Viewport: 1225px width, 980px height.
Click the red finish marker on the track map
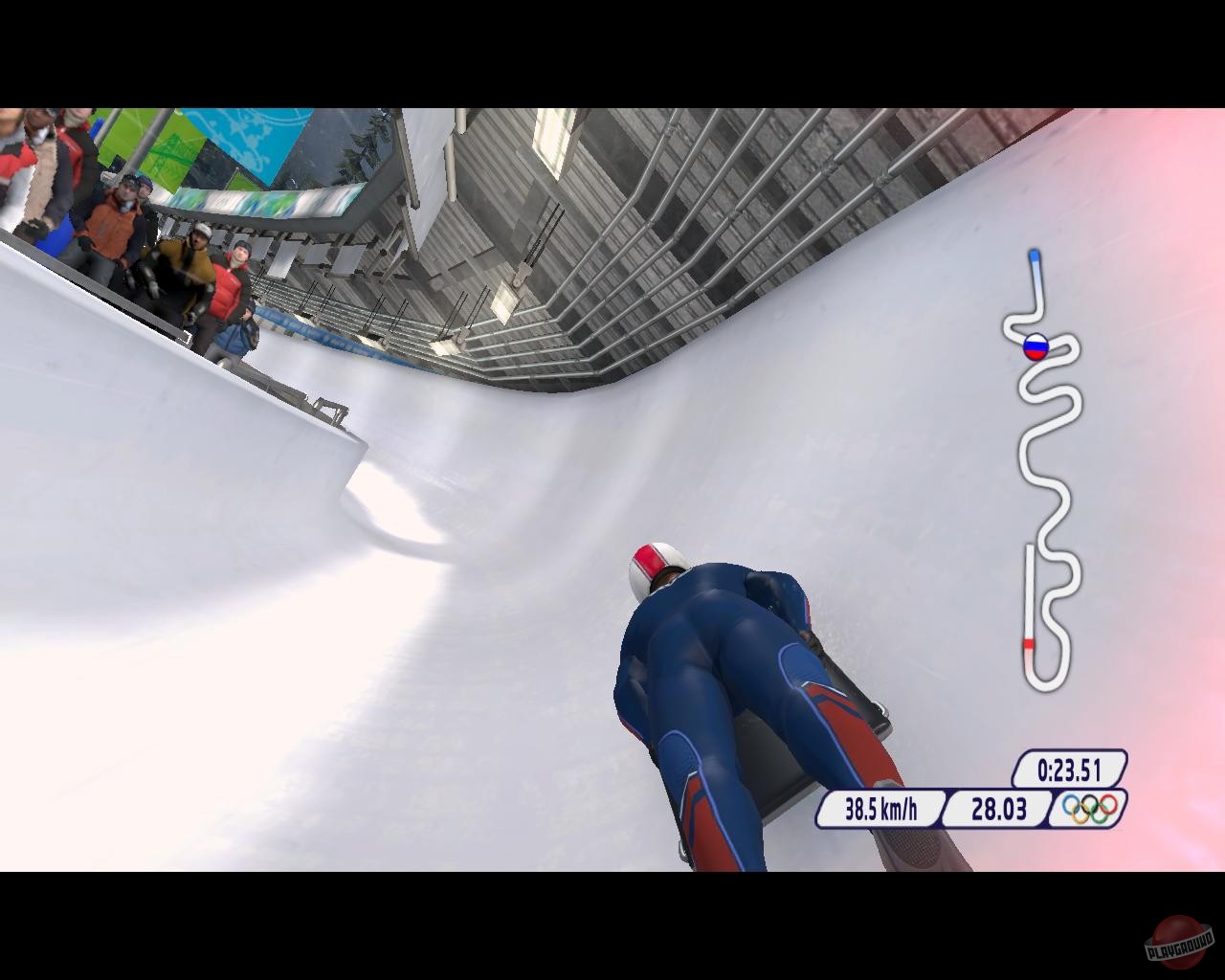pos(1030,646)
